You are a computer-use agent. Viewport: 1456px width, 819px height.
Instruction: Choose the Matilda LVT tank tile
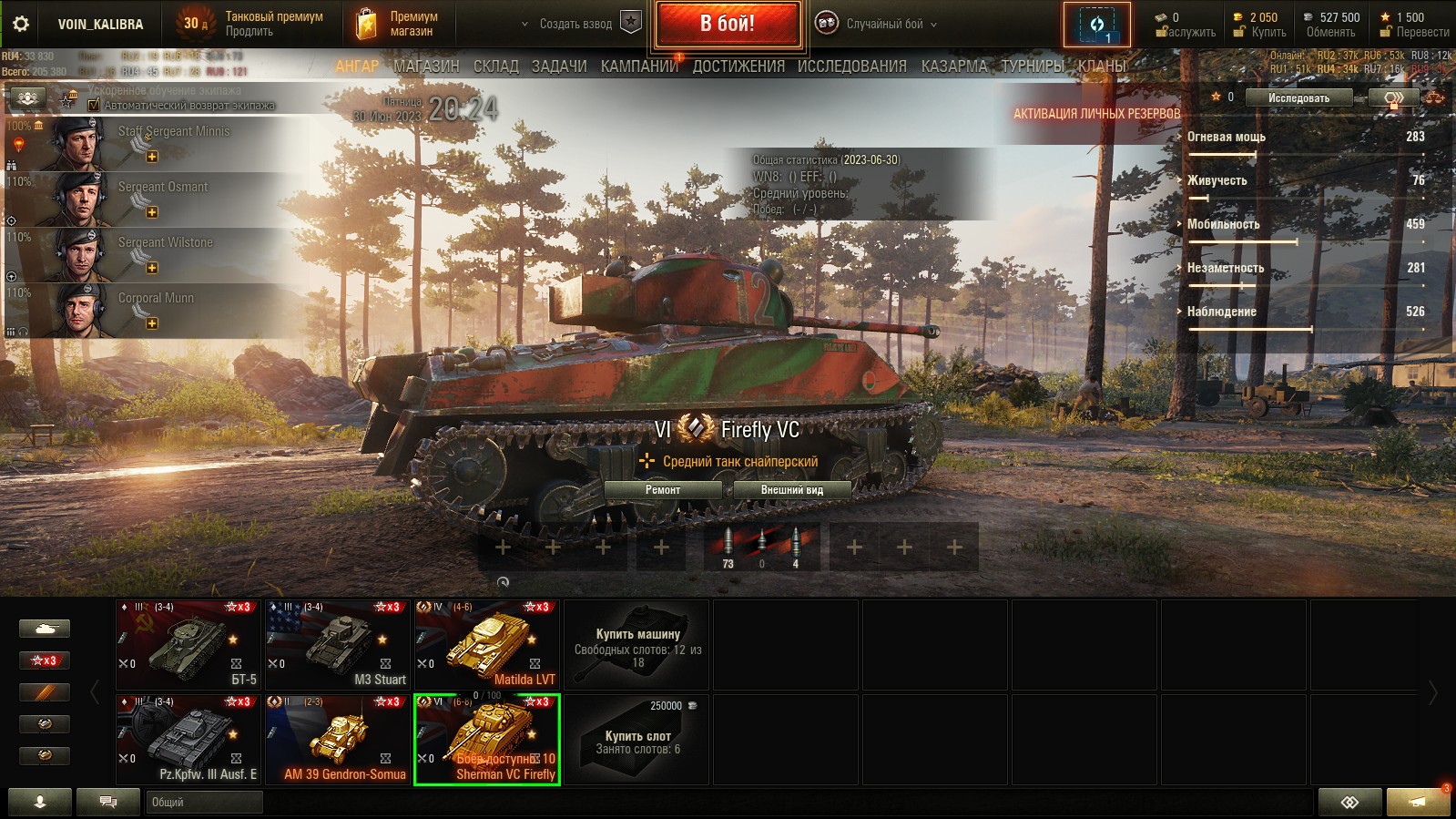click(487, 643)
